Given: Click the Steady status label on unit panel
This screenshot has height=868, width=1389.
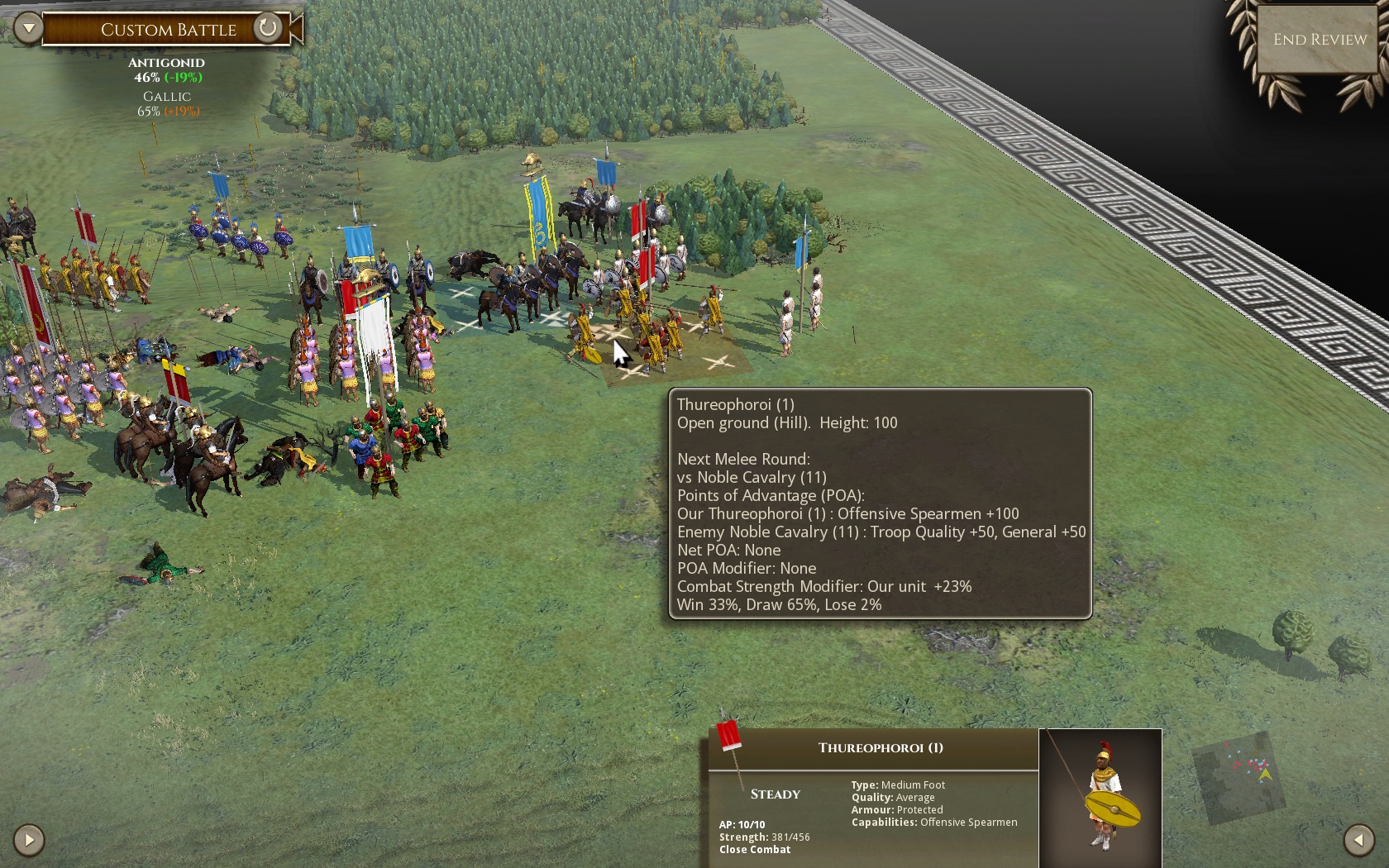Looking at the screenshot, I should click(x=774, y=794).
